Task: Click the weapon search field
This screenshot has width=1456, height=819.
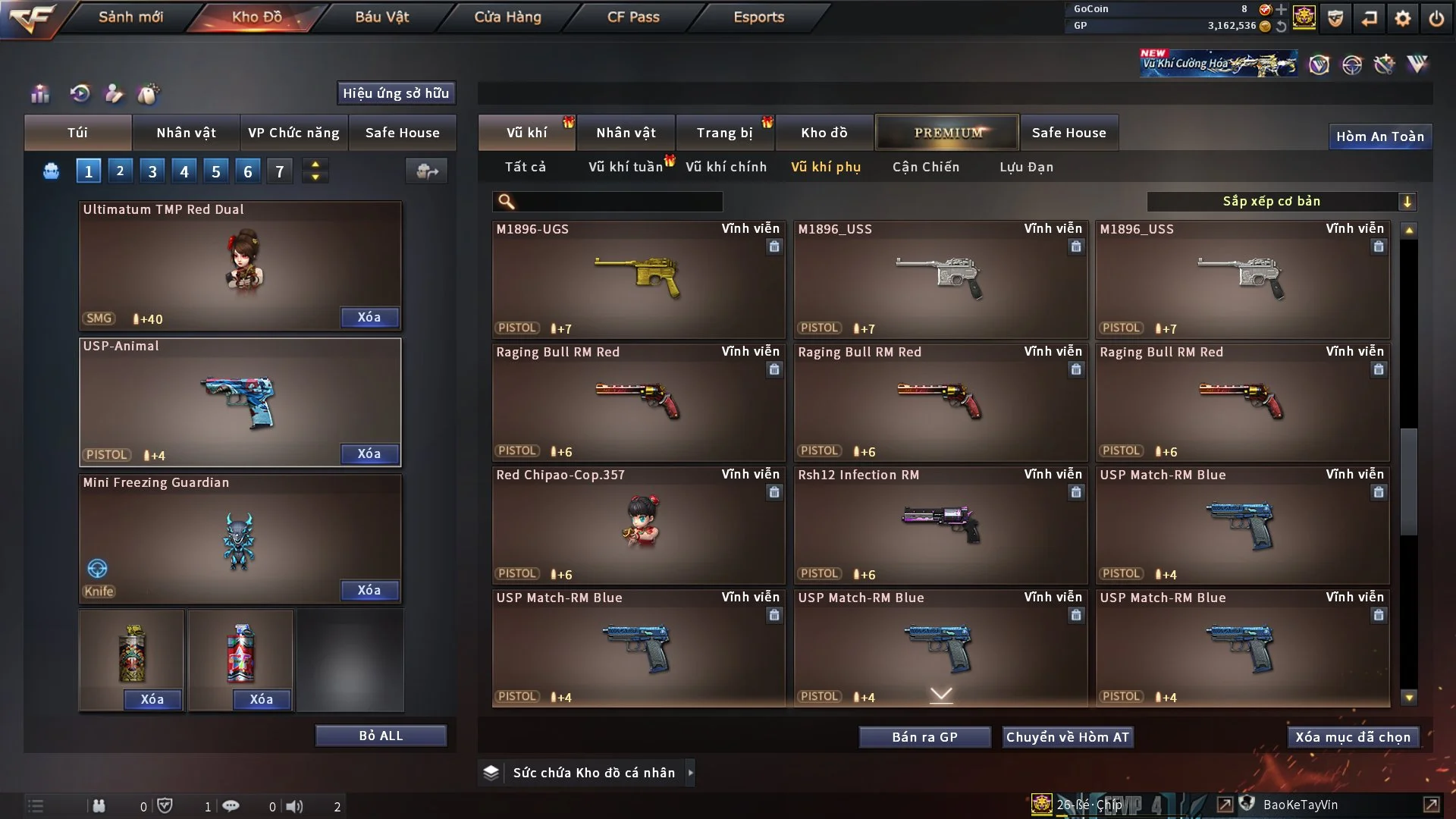Action: click(618, 202)
